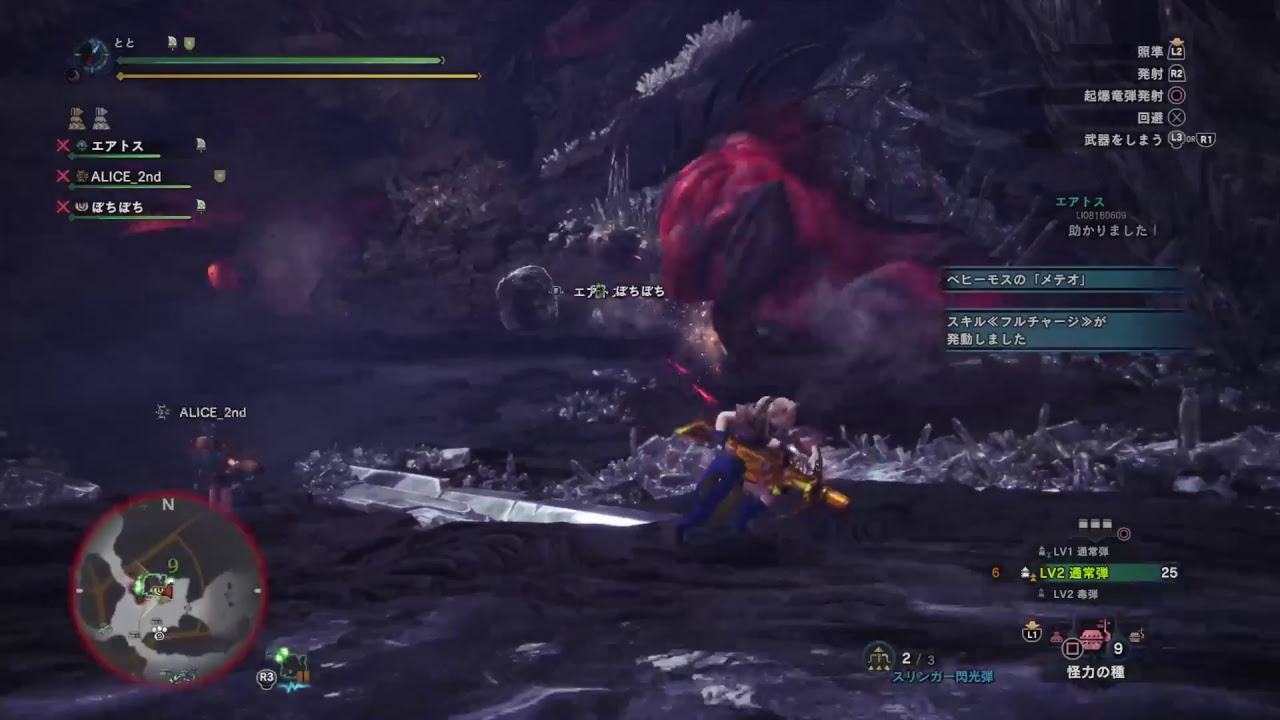Select the スリンガー閃光弾 slinger ammo icon
Viewport: 1280px width, 720px height.
pyautogui.click(x=878, y=656)
